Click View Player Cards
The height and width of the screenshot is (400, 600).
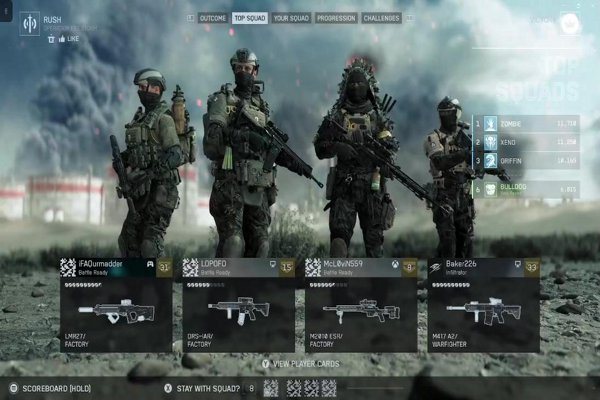point(300,364)
